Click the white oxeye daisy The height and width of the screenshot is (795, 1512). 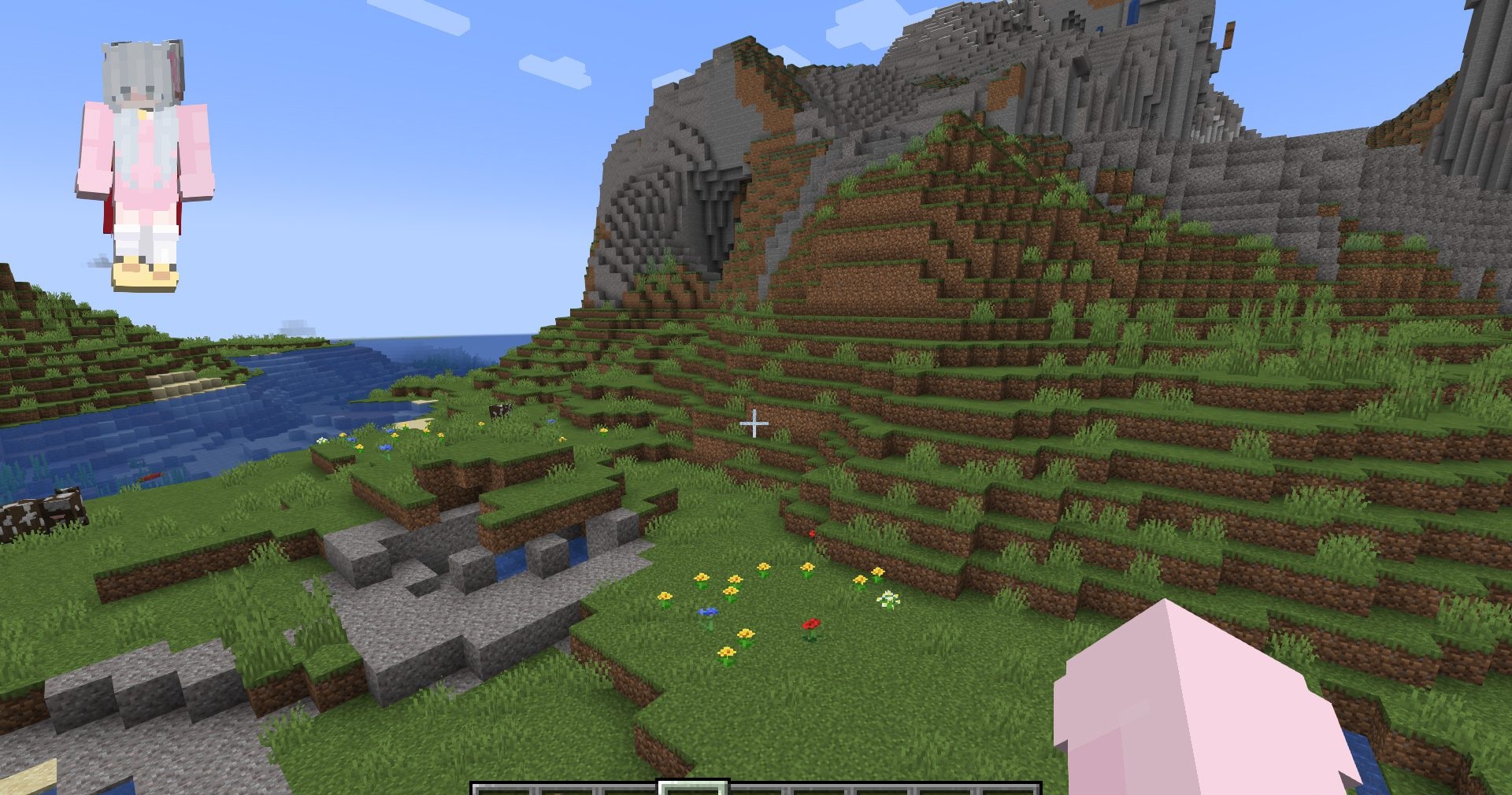pyautogui.click(x=888, y=599)
